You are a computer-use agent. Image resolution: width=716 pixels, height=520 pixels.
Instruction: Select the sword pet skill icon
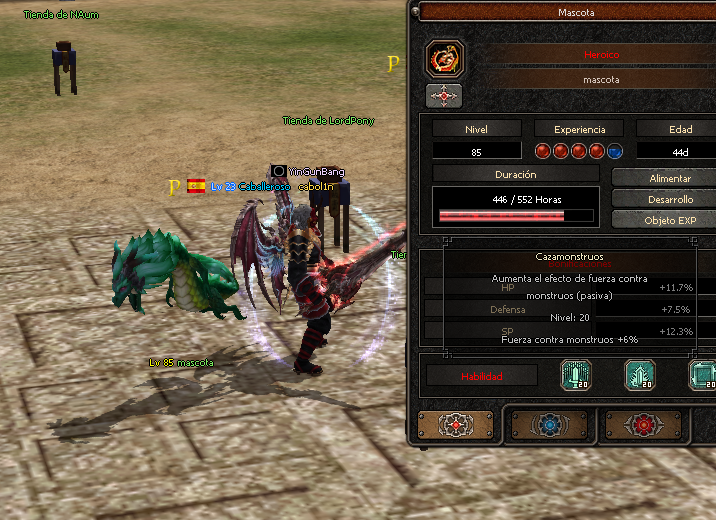click(576, 376)
